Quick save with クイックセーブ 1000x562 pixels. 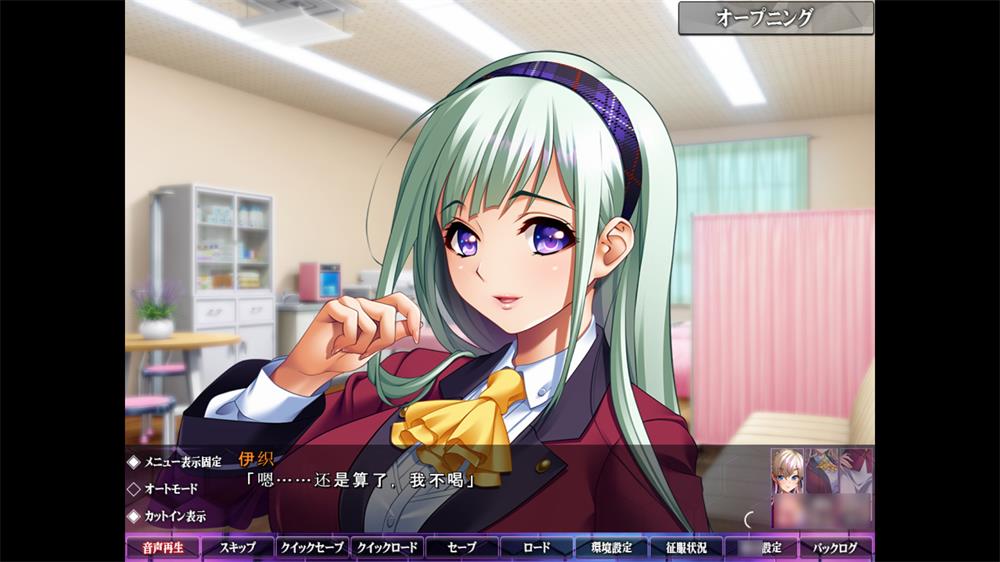[312, 547]
